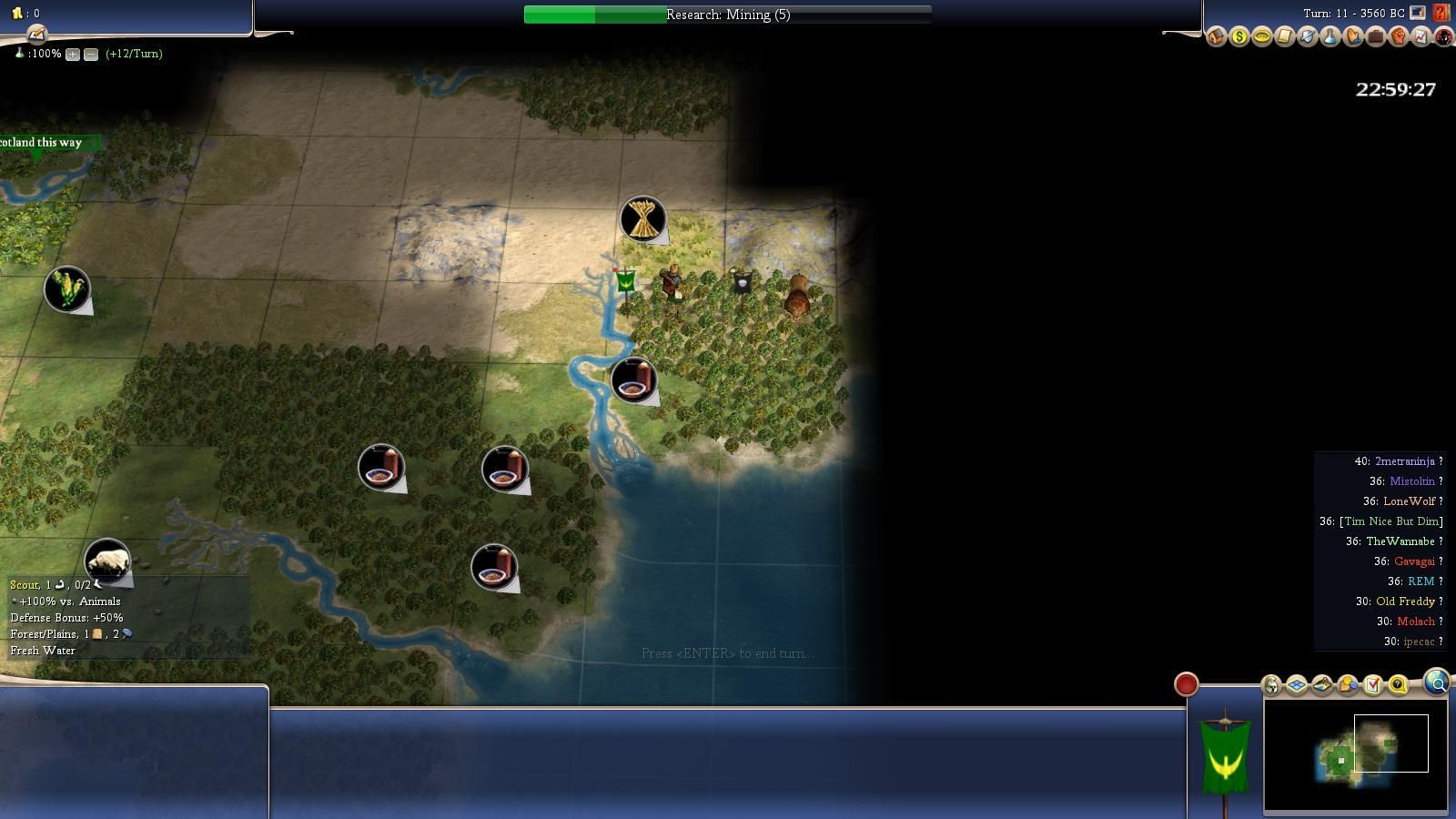Open the Military Advisor fist icon
1456x819 pixels.
(x=1399, y=37)
